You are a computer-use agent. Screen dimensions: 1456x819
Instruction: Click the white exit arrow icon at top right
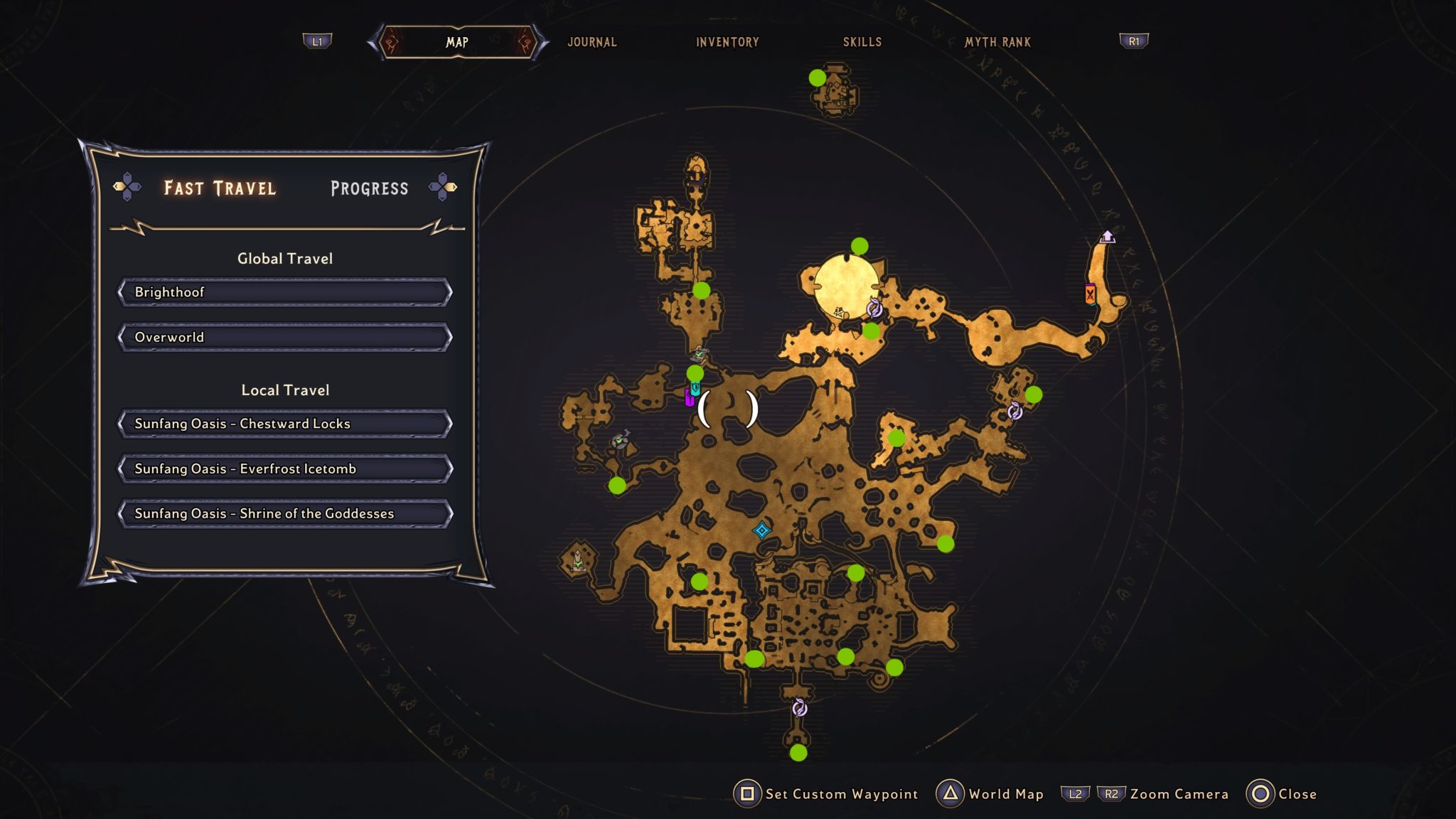click(1108, 235)
